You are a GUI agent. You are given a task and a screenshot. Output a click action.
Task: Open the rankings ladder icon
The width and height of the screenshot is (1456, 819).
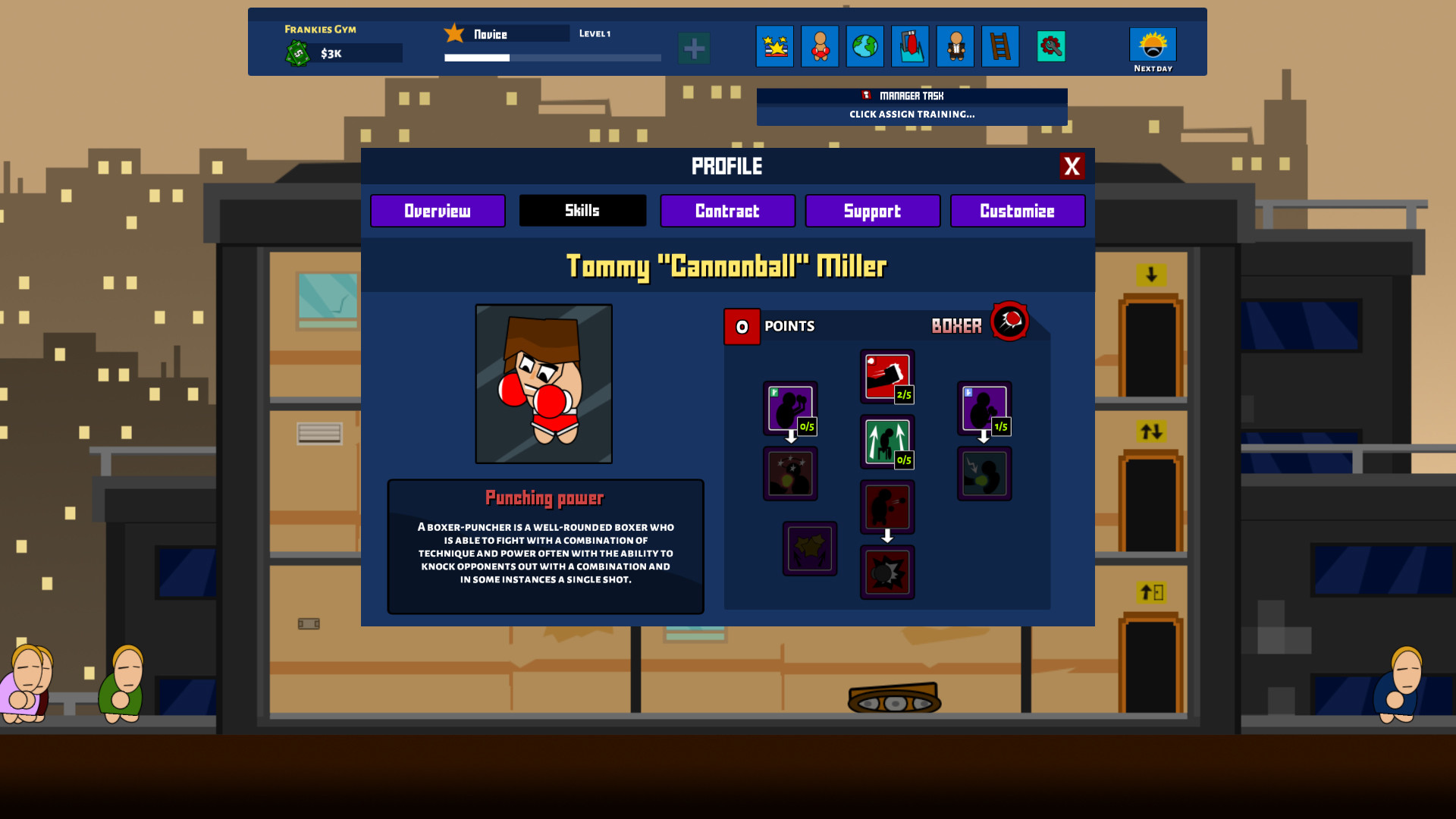1000,46
